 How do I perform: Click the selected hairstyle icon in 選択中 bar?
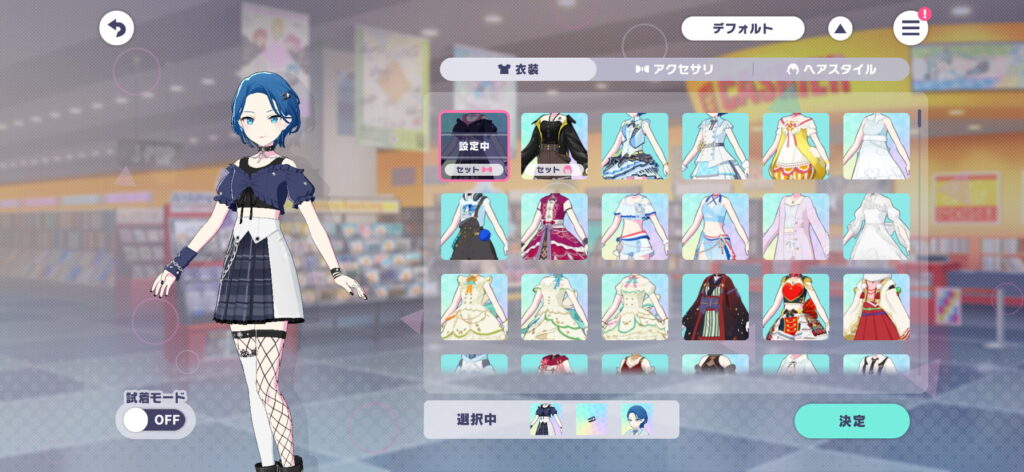click(636, 420)
